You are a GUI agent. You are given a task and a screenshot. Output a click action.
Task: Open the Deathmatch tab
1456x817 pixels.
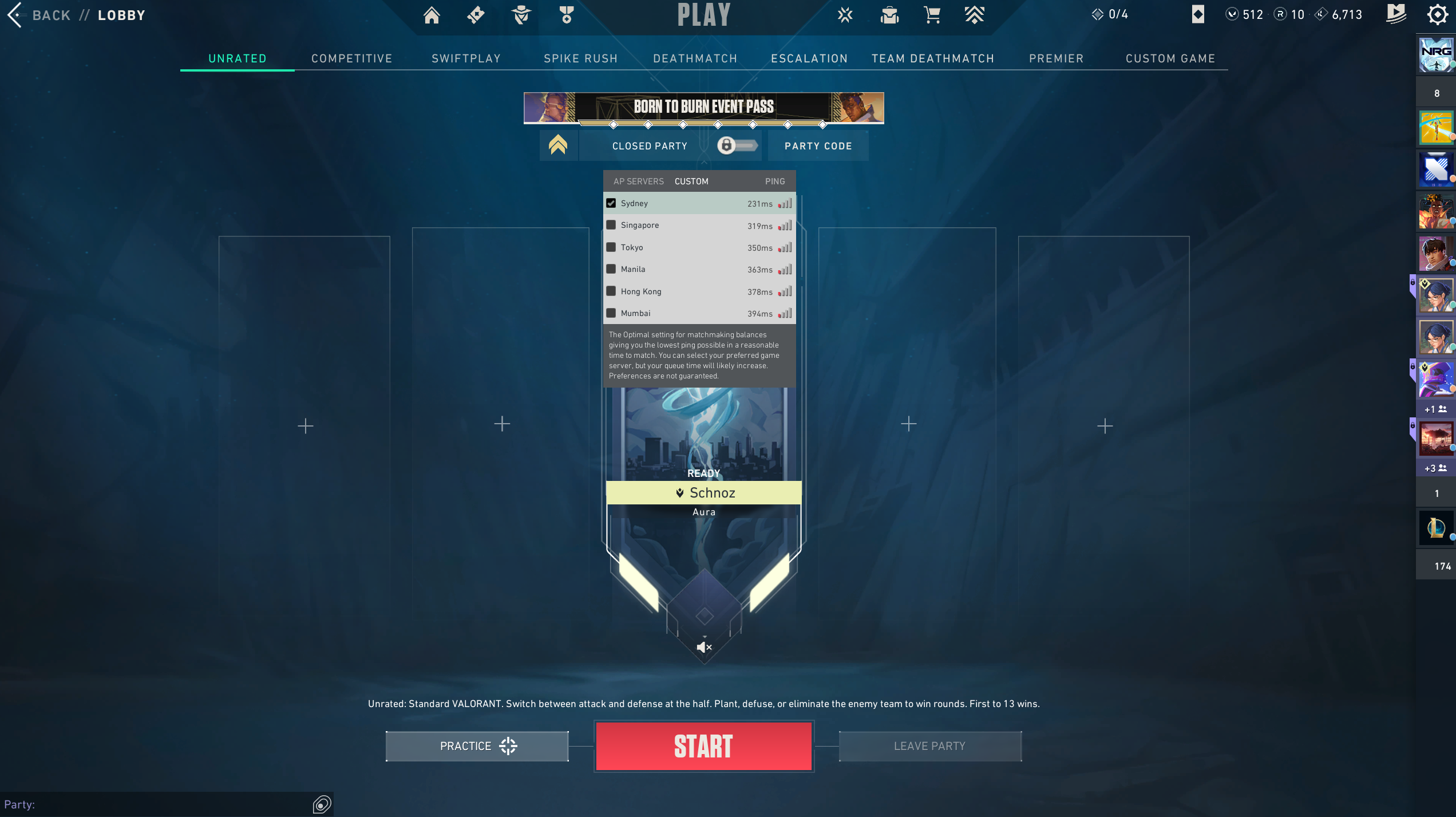(695, 58)
